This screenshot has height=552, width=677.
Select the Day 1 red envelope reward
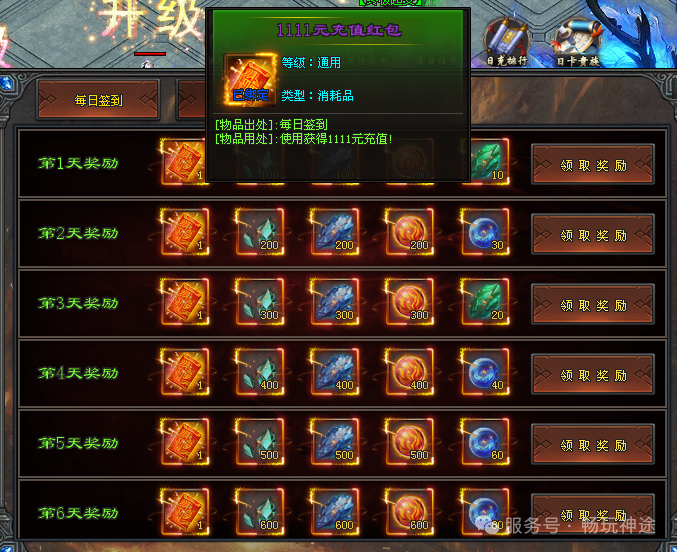(x=183, y=162)
